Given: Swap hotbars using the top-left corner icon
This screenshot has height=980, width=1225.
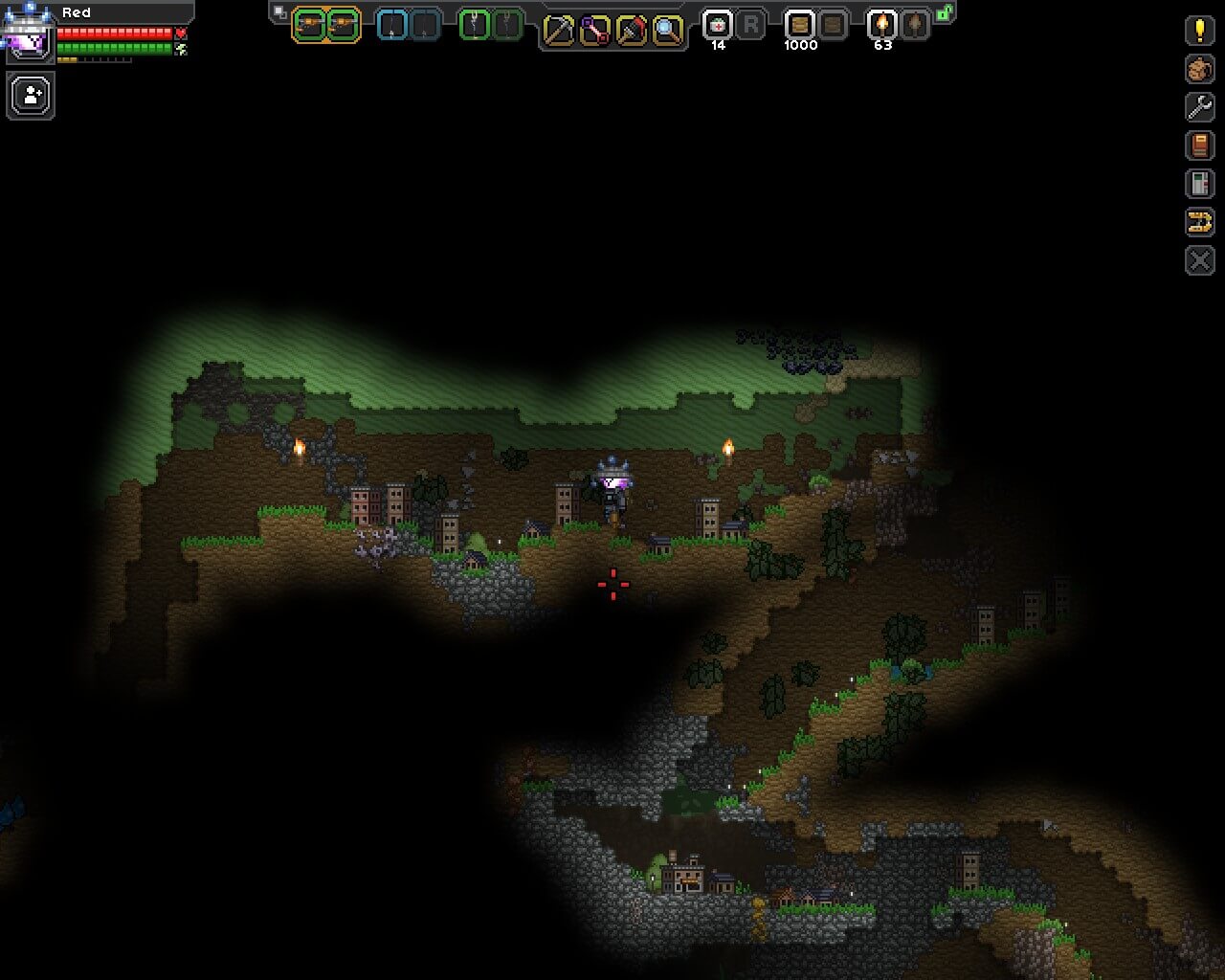Looking at the screenshot, I should tap(279, 12).
